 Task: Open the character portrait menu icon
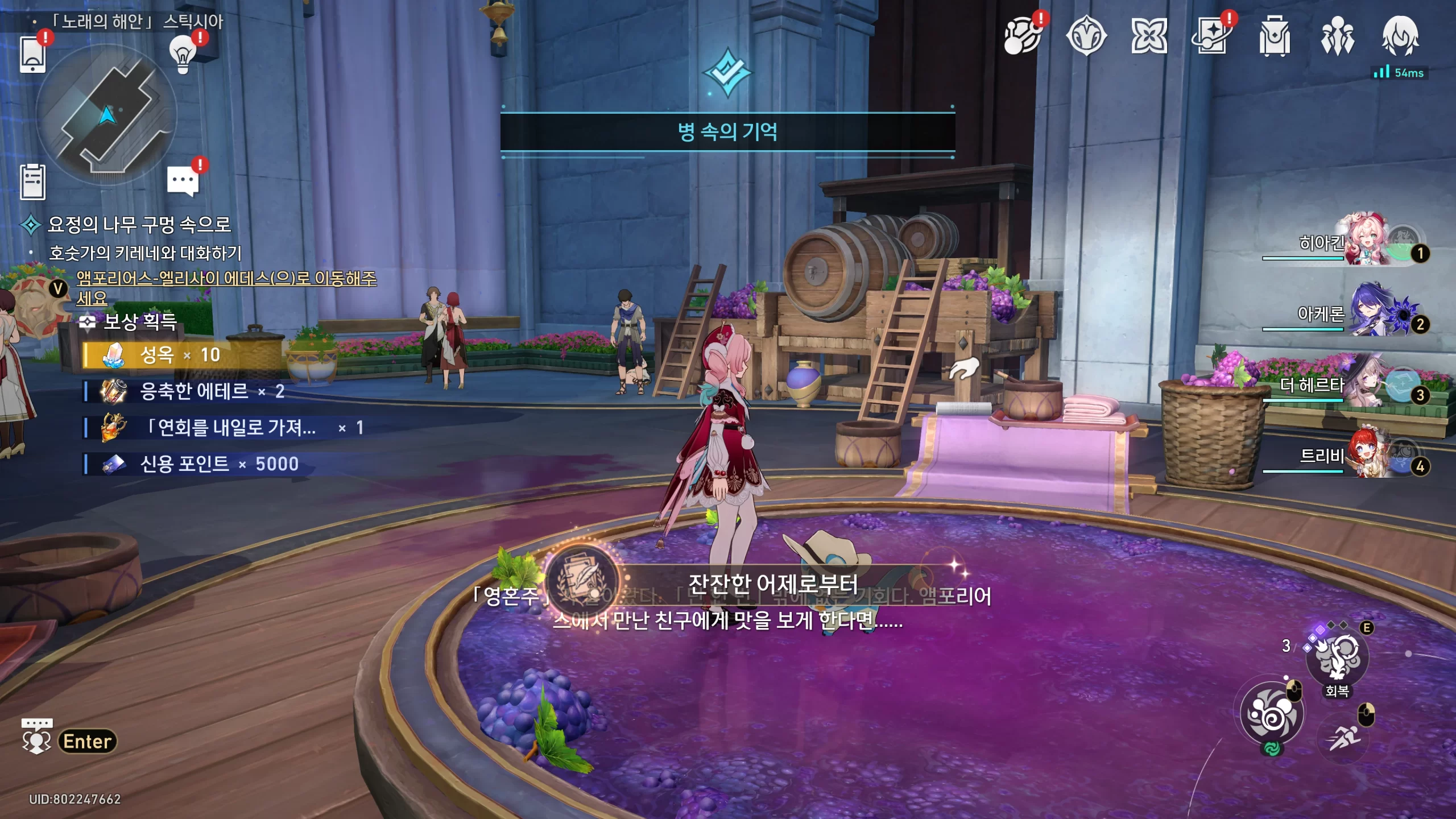1400,36
